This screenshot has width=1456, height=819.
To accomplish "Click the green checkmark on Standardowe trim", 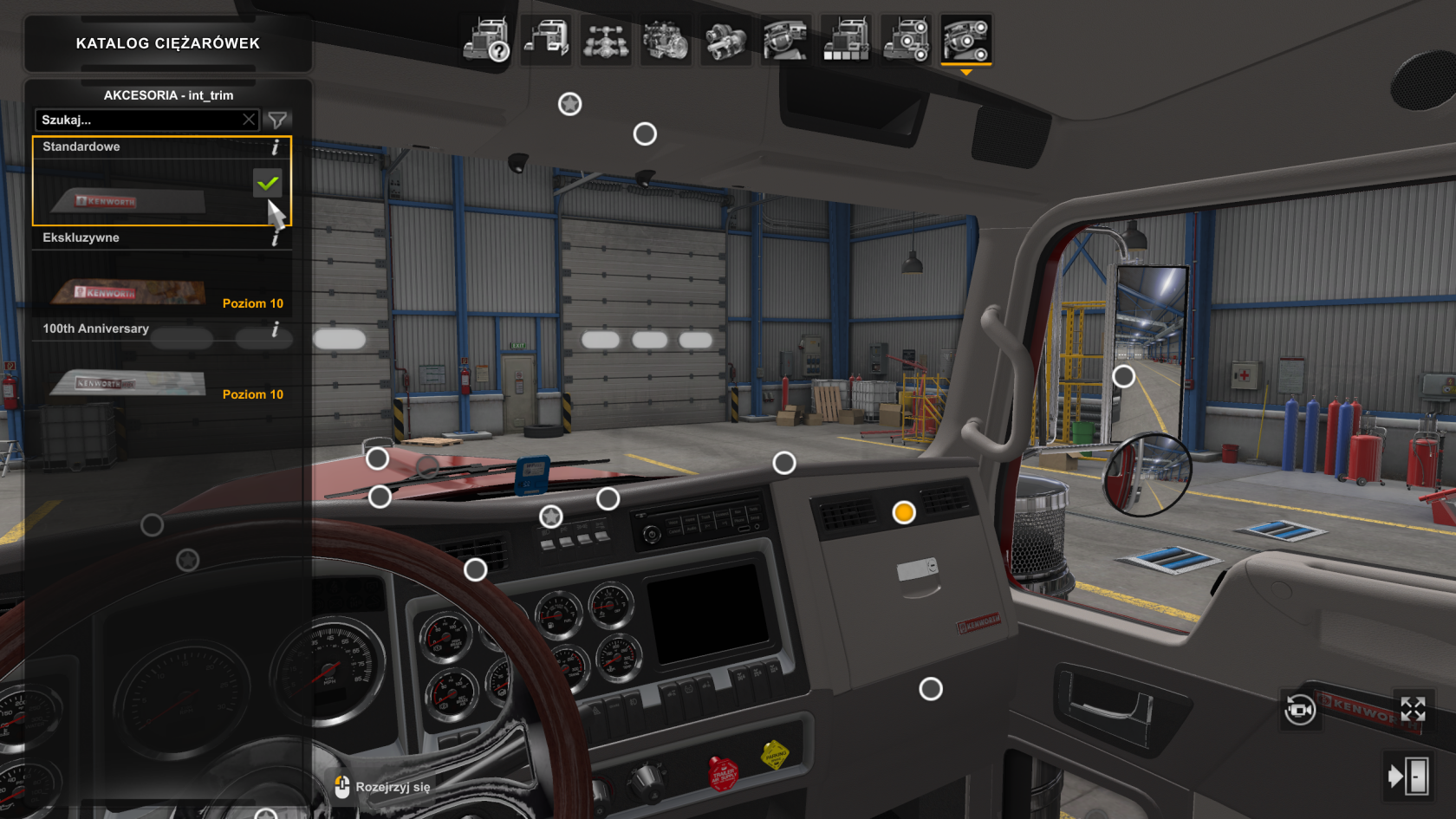I will pyautogui.click(x=269, y=182).
